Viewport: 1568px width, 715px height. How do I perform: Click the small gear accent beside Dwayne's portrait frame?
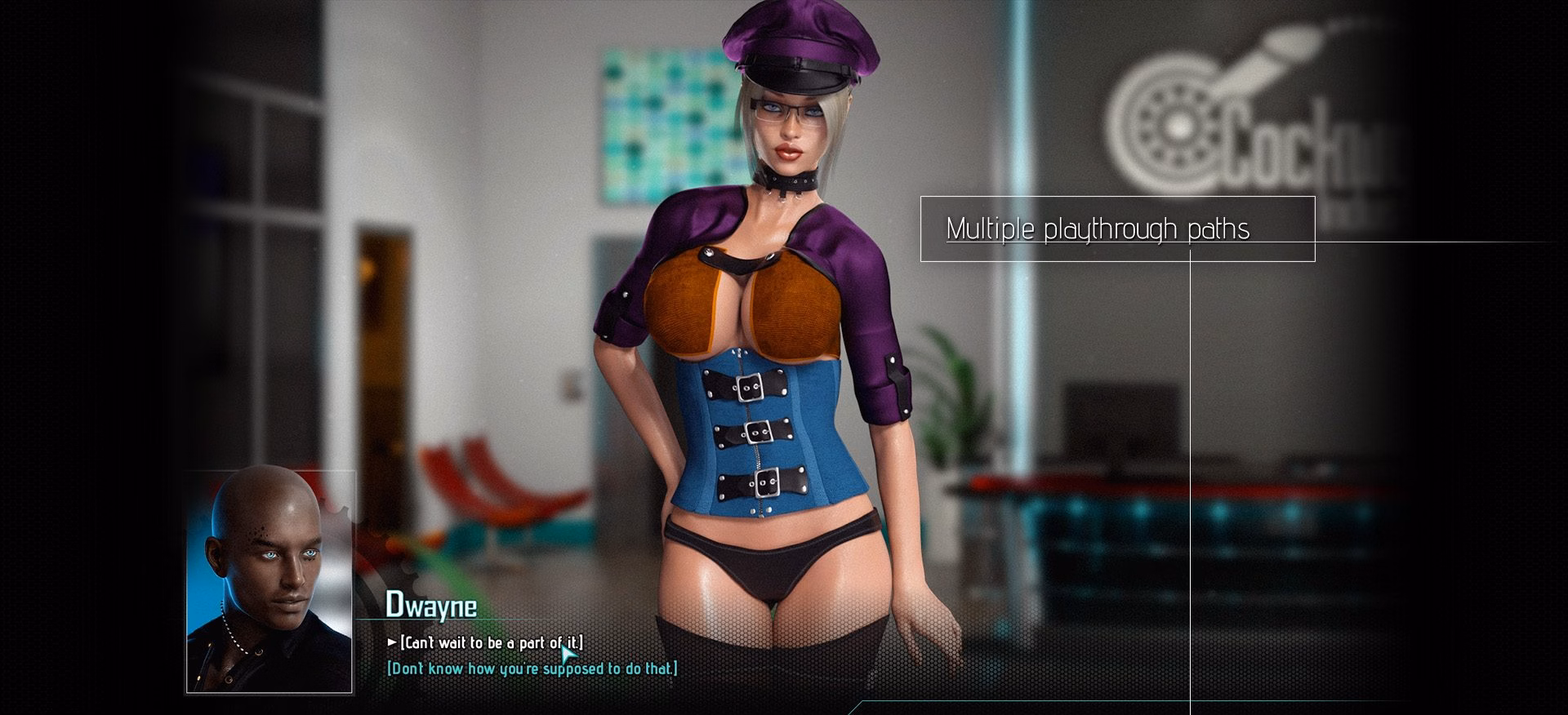point(347,514)
